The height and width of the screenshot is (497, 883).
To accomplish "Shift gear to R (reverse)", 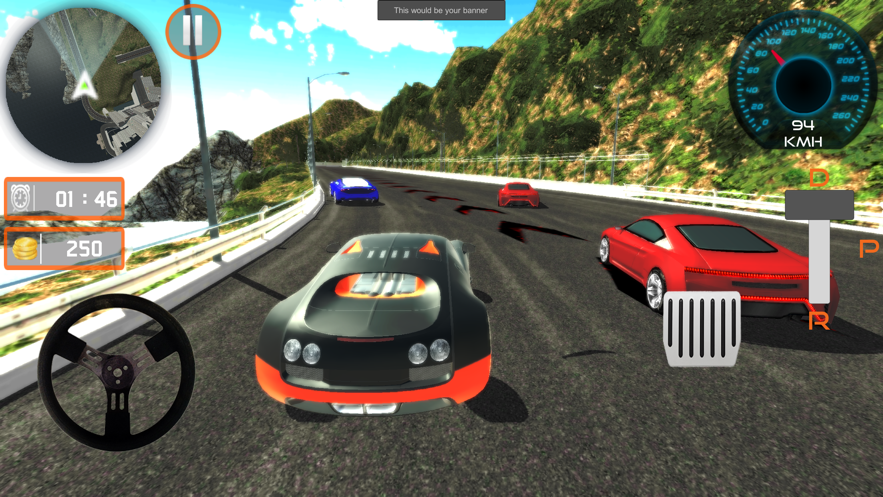I will click(x=819, y=321).
